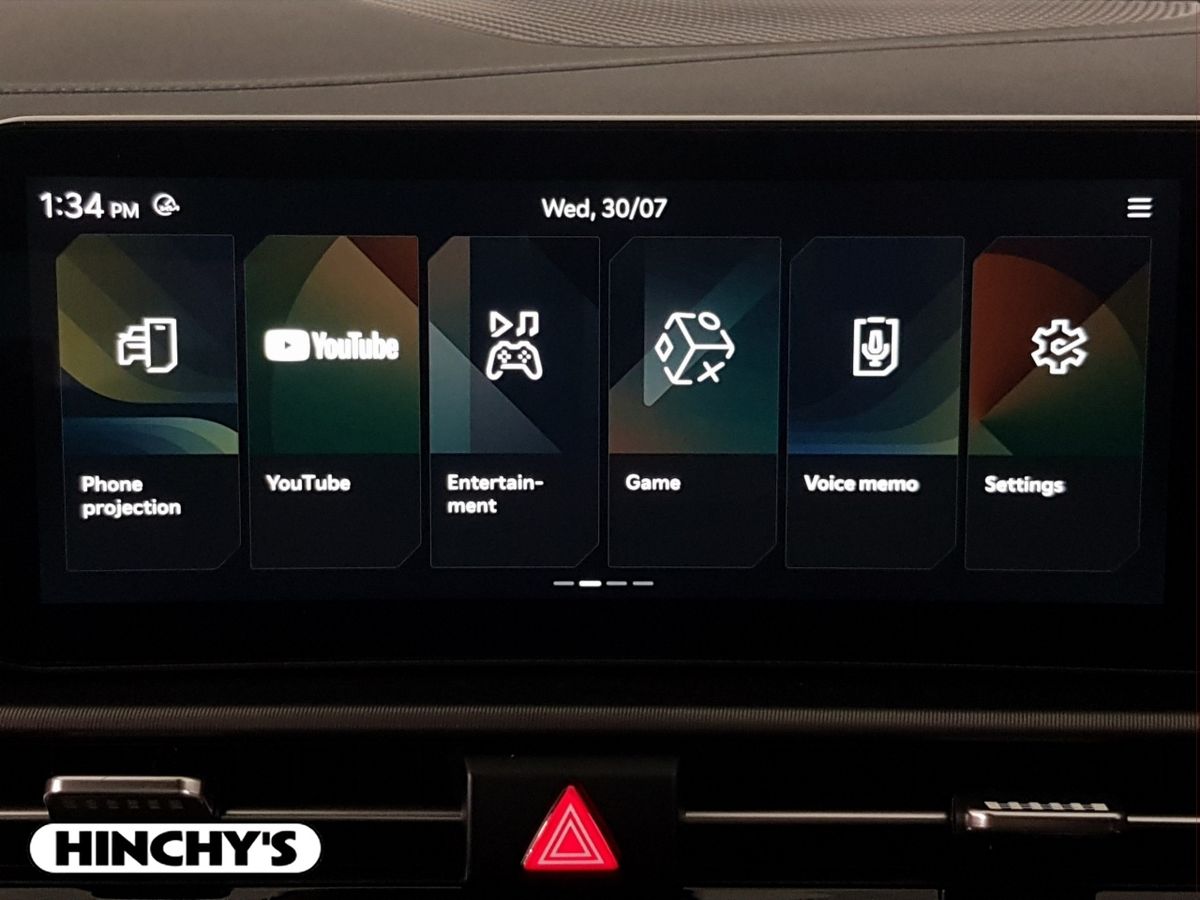The width and height of the screenshot is (1200, 900).
Task: Launch the YouTube app tile
Action: pyautogui.click(x=332, y=400)
